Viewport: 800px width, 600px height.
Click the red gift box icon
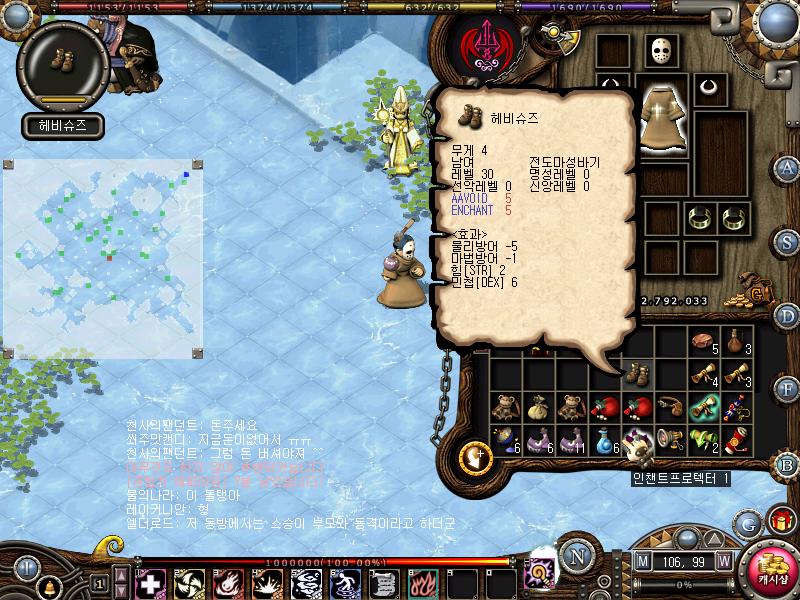coord(779,520)
